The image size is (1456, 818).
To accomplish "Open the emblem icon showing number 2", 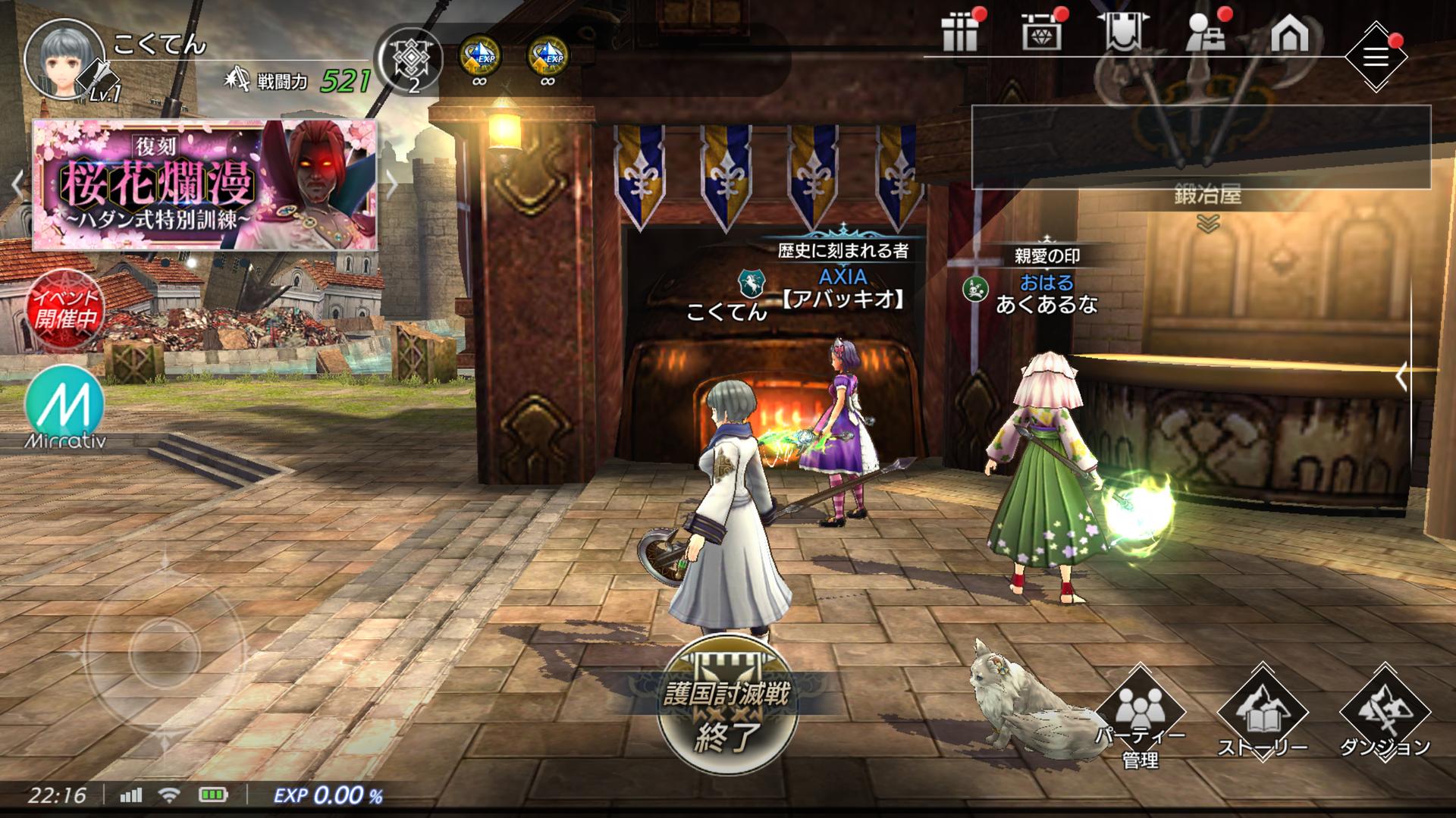I will [x=414, y=61].
